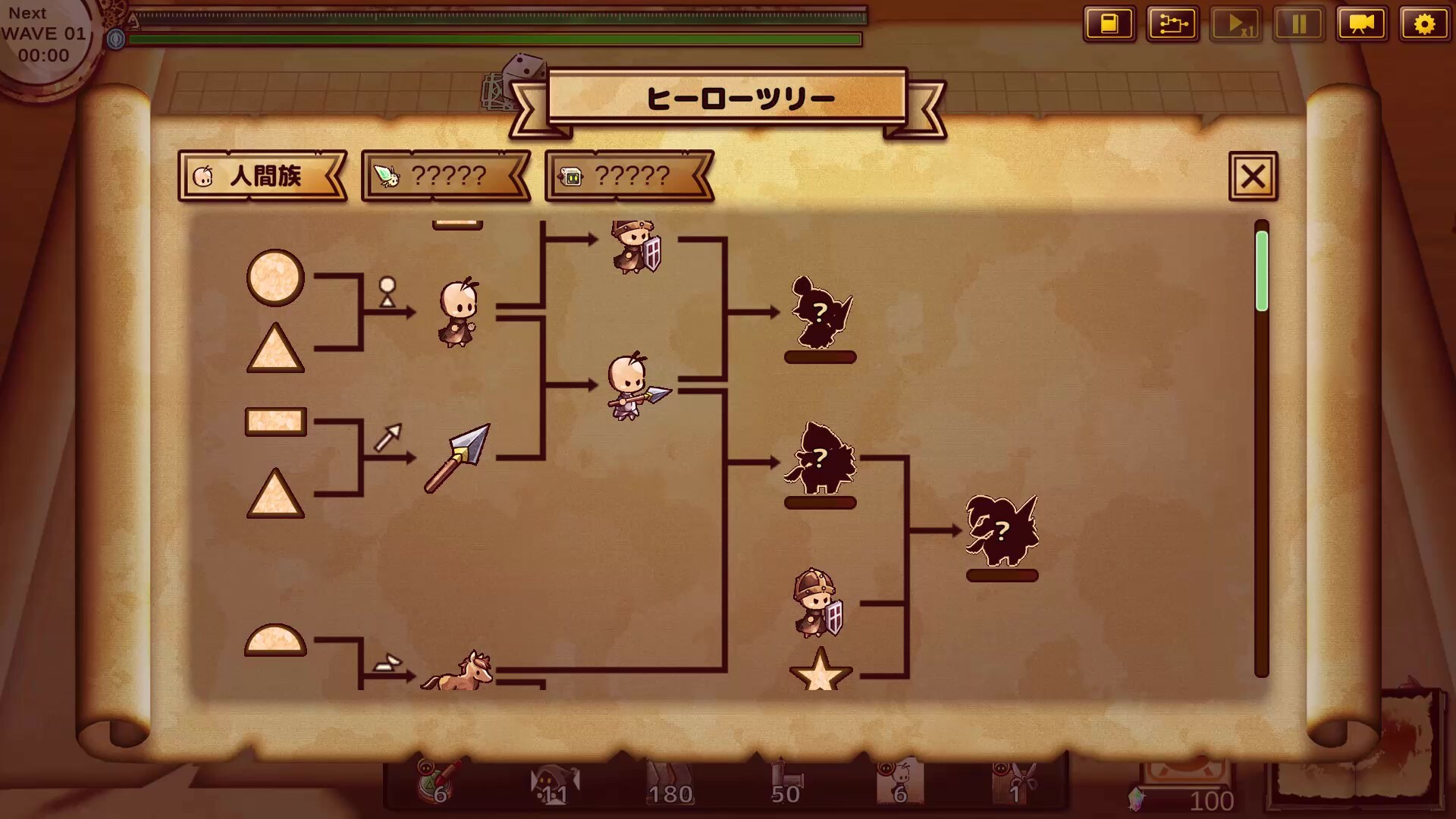Open the settings gear
Viewport: 1456px width, 819px height.
pos(1425,24)
